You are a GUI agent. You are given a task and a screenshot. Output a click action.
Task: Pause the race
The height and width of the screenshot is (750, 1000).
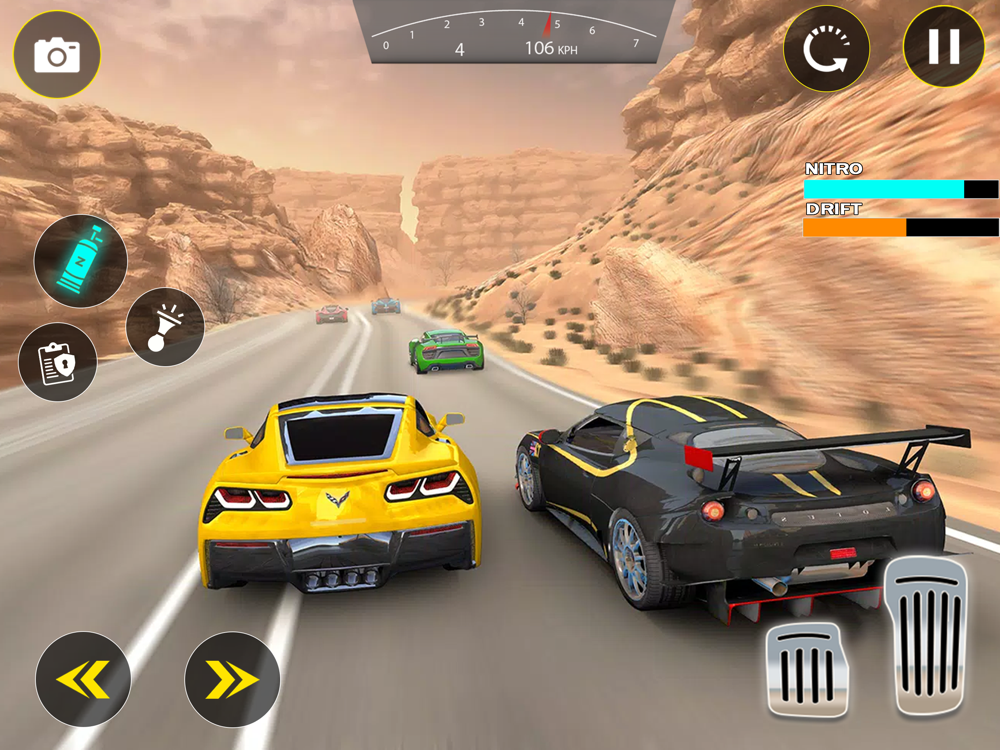tap(944, 47)
